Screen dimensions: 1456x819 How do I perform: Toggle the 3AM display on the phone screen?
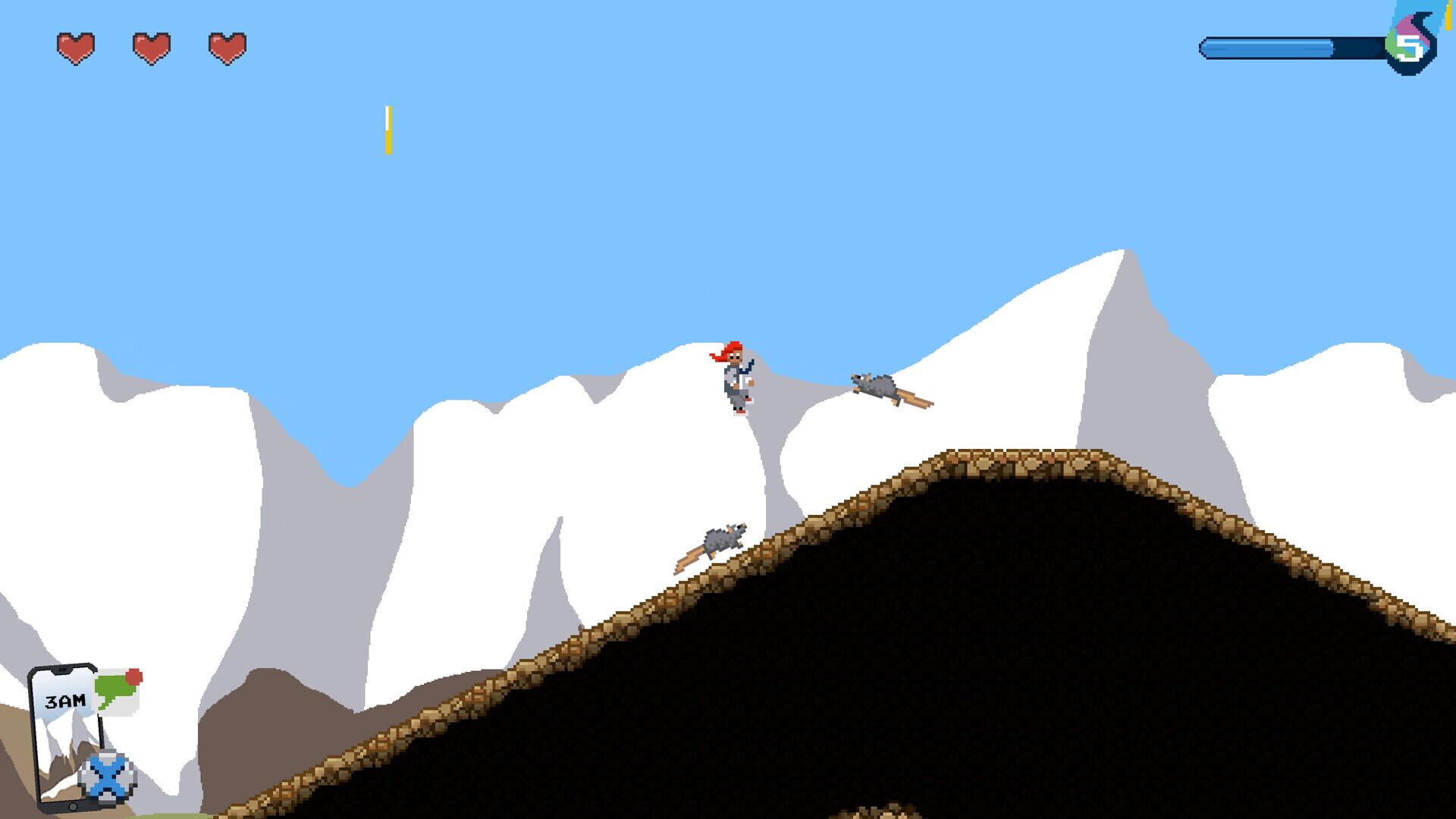65,701
